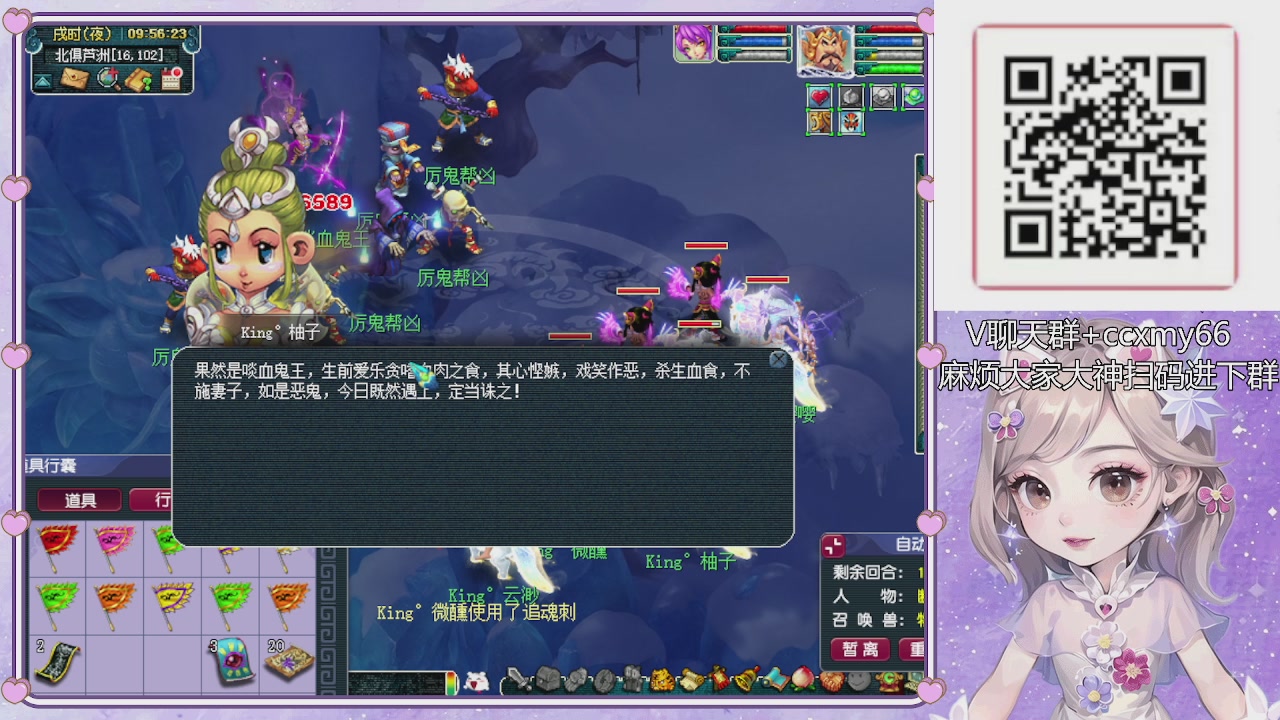Viewport: 1280px width, 720px height.
Task: Expand the auto-combat panel corner arrow
Action: pyautogui.click(x=832, y=548)
